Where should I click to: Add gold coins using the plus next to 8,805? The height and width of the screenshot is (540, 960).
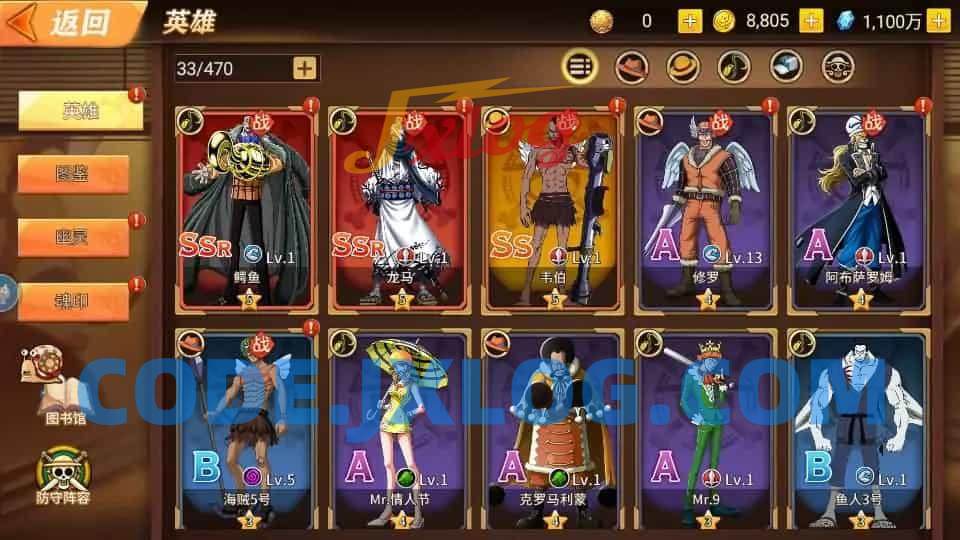click(x=811, y=21)
